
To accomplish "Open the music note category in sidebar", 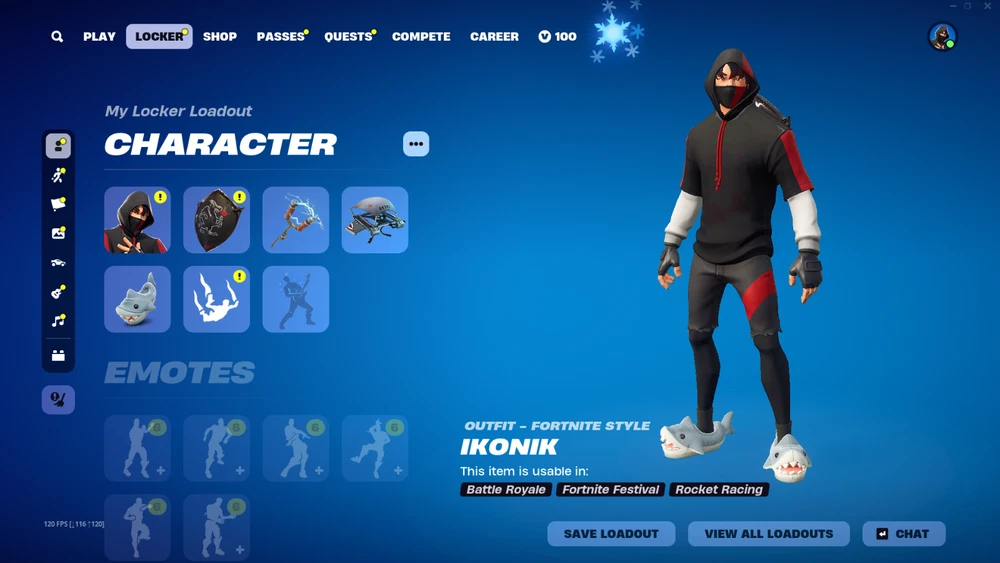I will point(58,321).
